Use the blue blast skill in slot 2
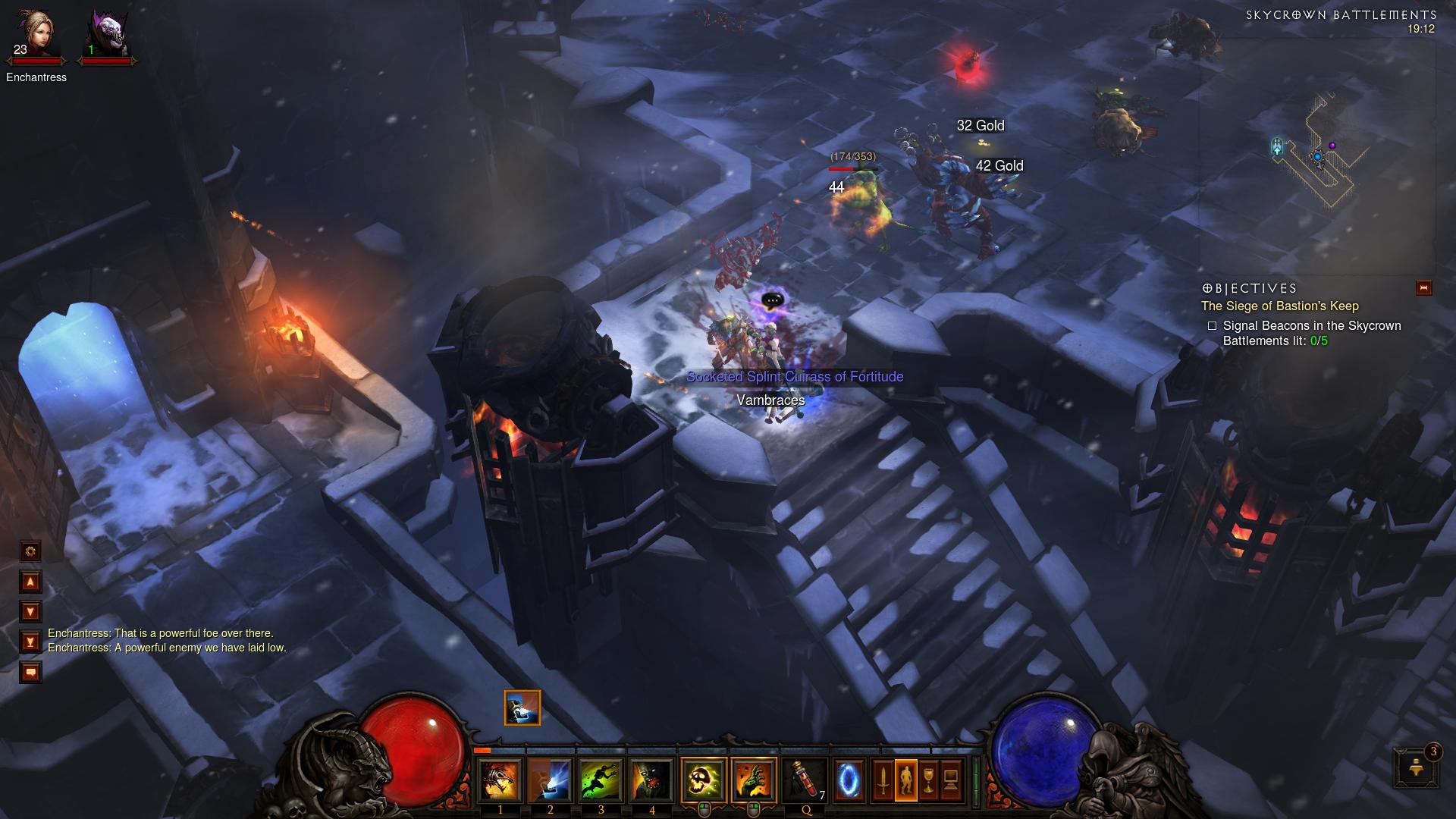1456x819 pixels. tap(551, 780)
